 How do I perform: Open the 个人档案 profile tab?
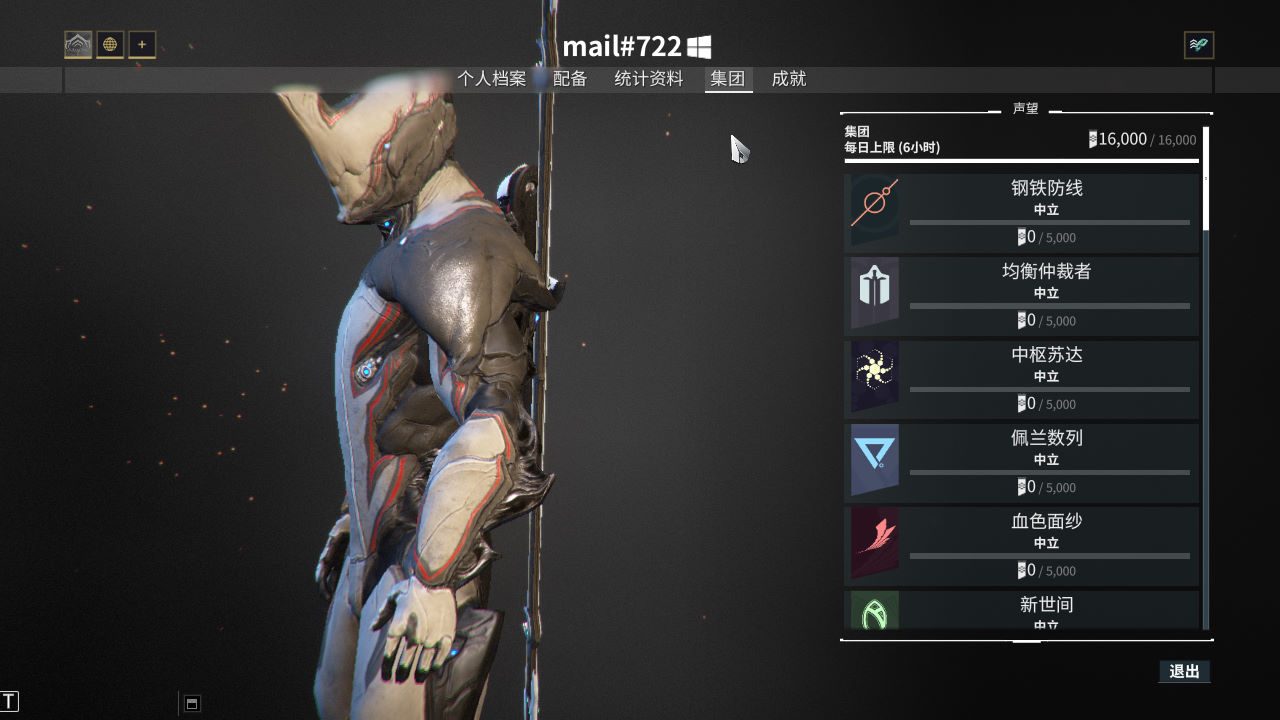click(491, 79)
